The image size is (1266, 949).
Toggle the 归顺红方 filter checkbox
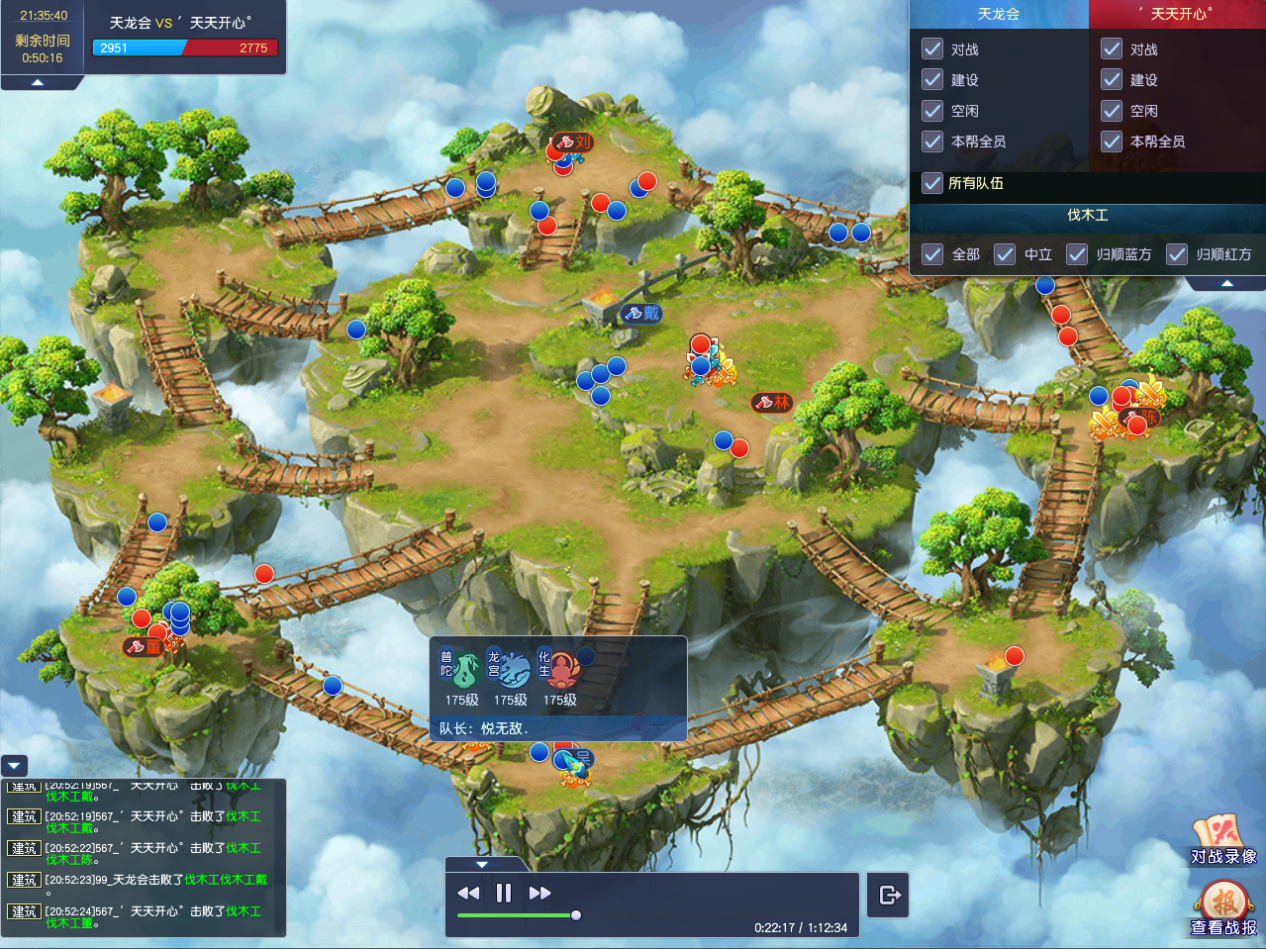1177,254
